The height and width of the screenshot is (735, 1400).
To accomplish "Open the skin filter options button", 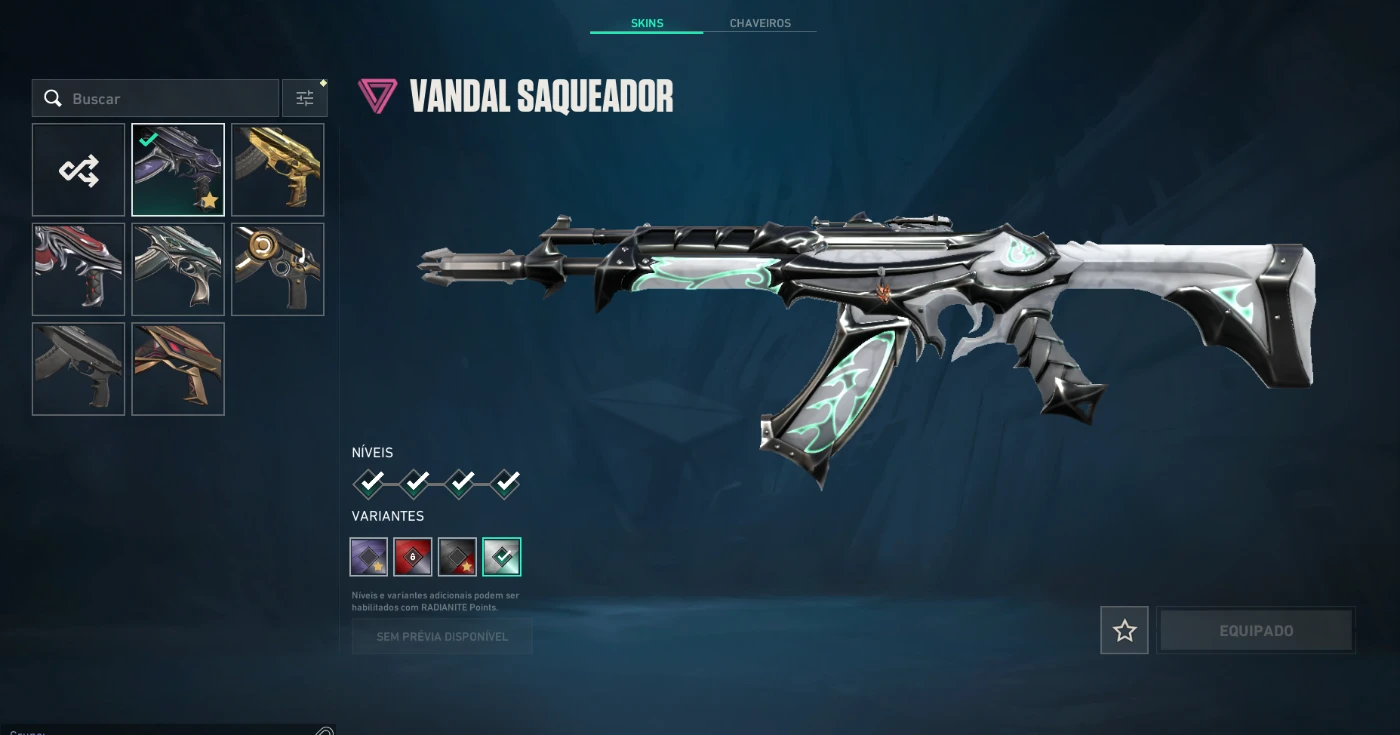I will point(305,98).
